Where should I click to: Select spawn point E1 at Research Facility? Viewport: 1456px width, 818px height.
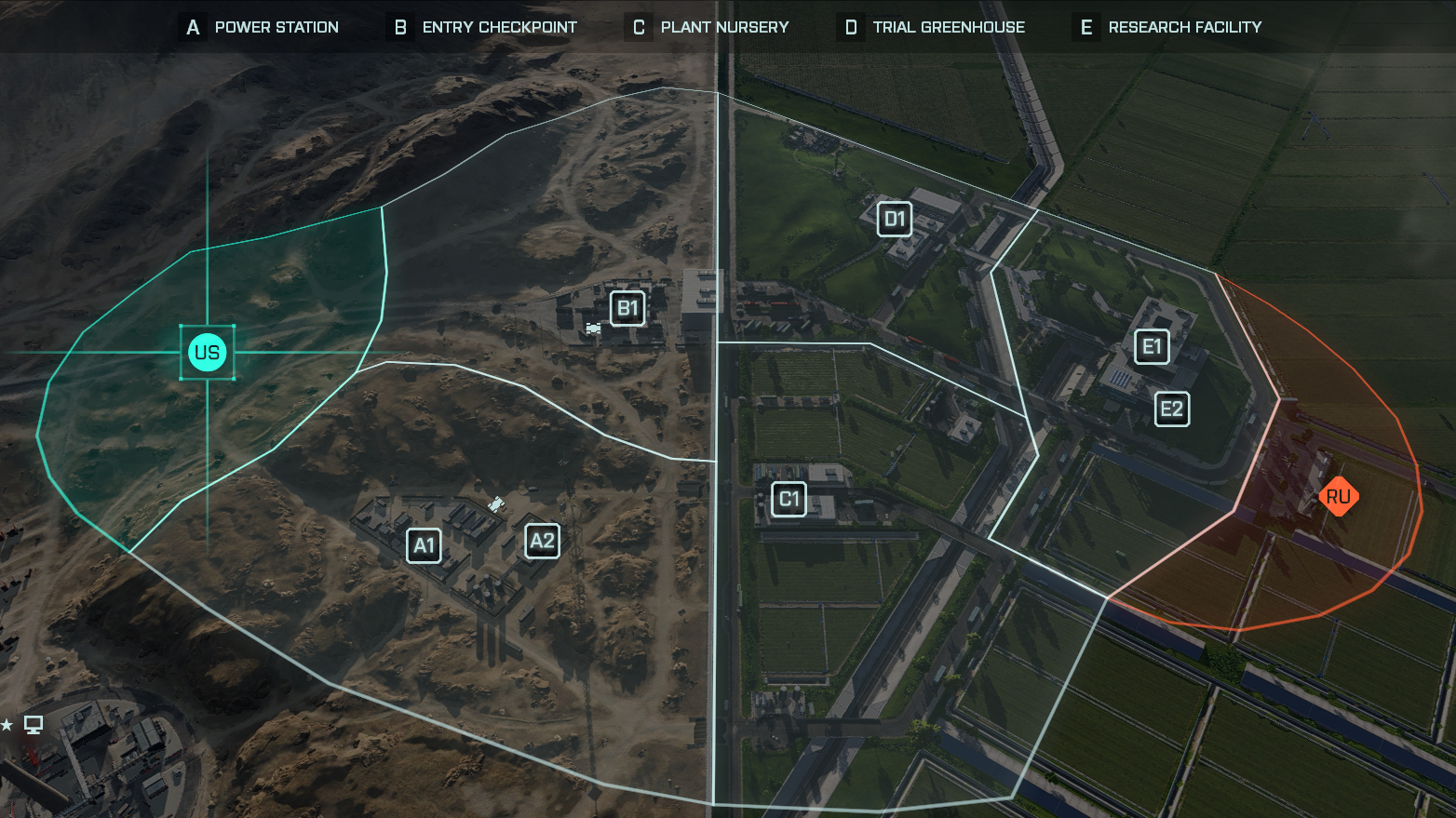pyautogui.click(x=1152, y=346)
